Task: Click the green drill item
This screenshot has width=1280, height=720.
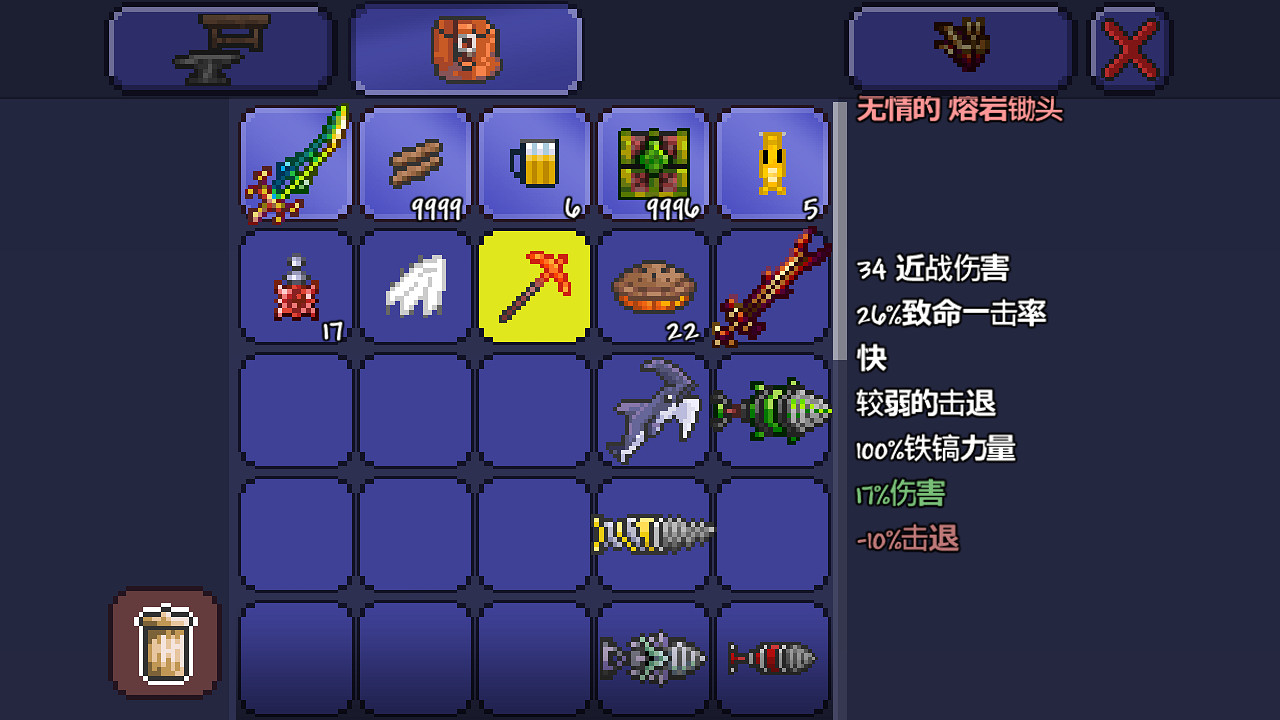Action: click(x=771, y=410)
